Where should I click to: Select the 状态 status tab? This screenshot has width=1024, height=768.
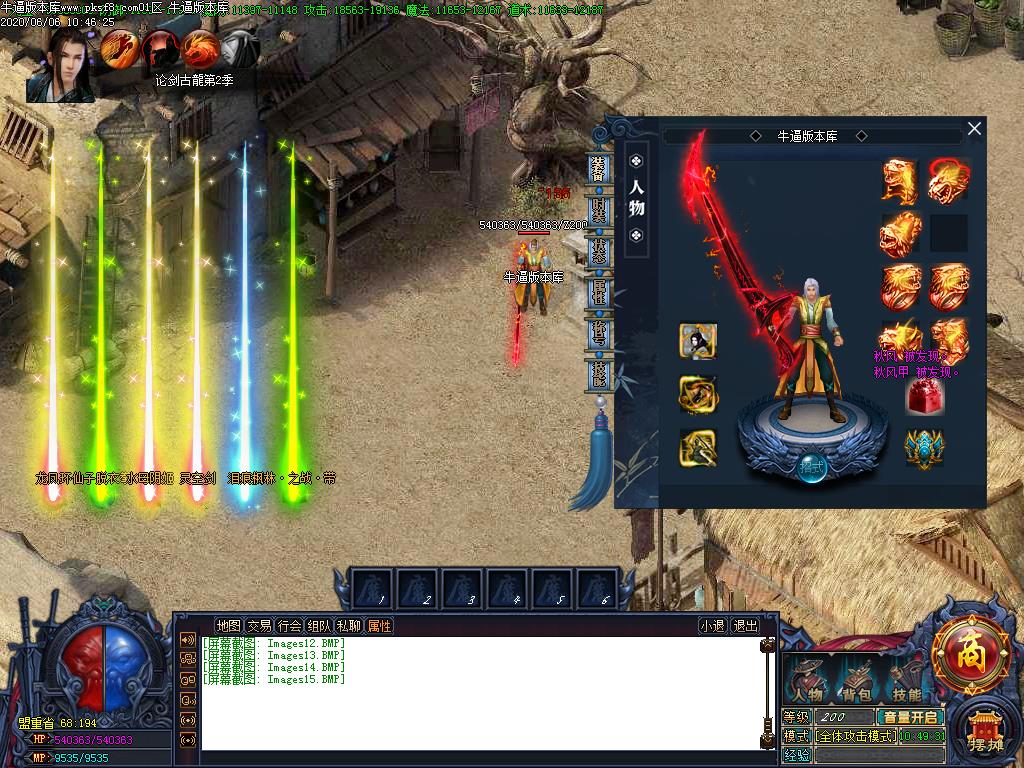pyautogui.click(x=599, y=251)
